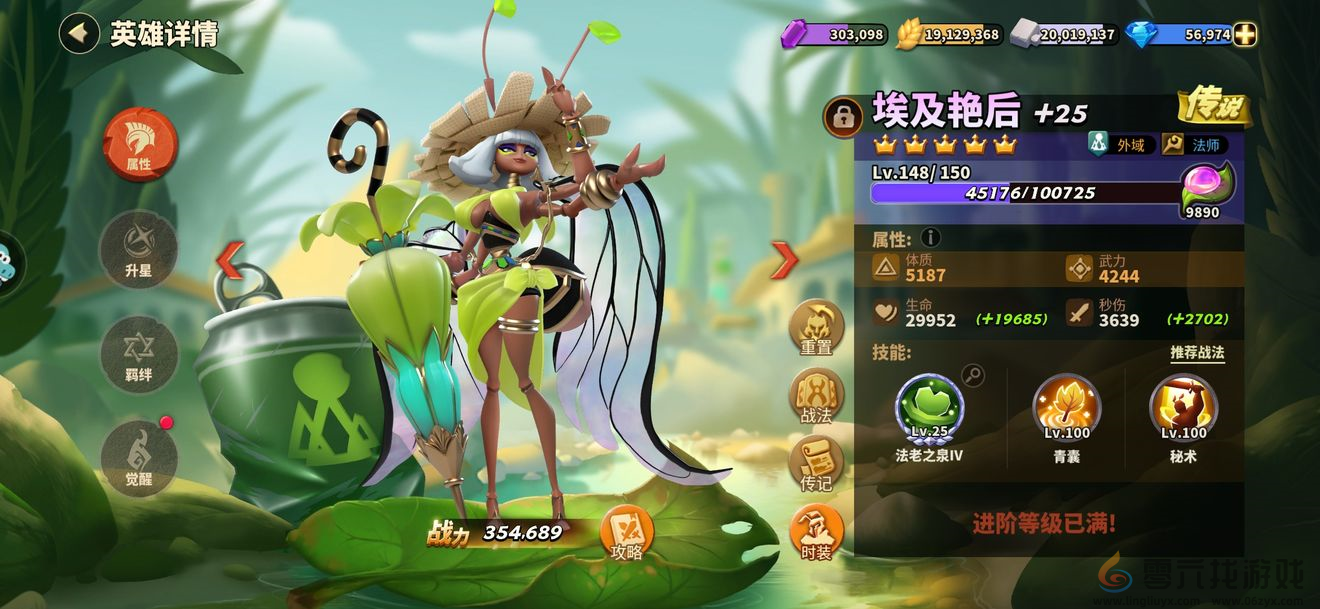Show the next hero with right arrow
Screen dimensions: 1320x609
[783, 260]
